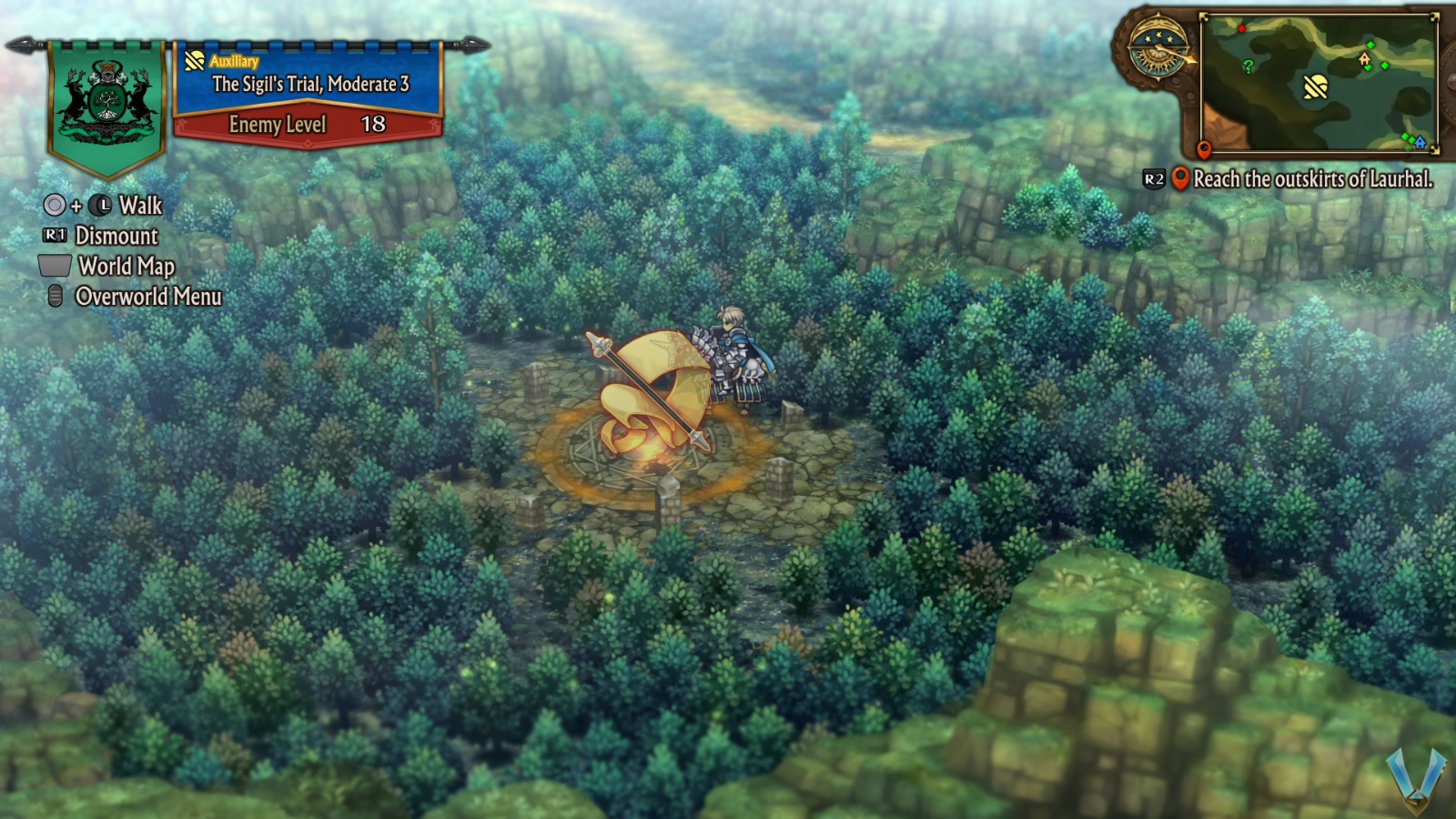Screen dimensions: 1456x819
Task: Click the green question mark on the minimap
Action: pos(1248,66)
